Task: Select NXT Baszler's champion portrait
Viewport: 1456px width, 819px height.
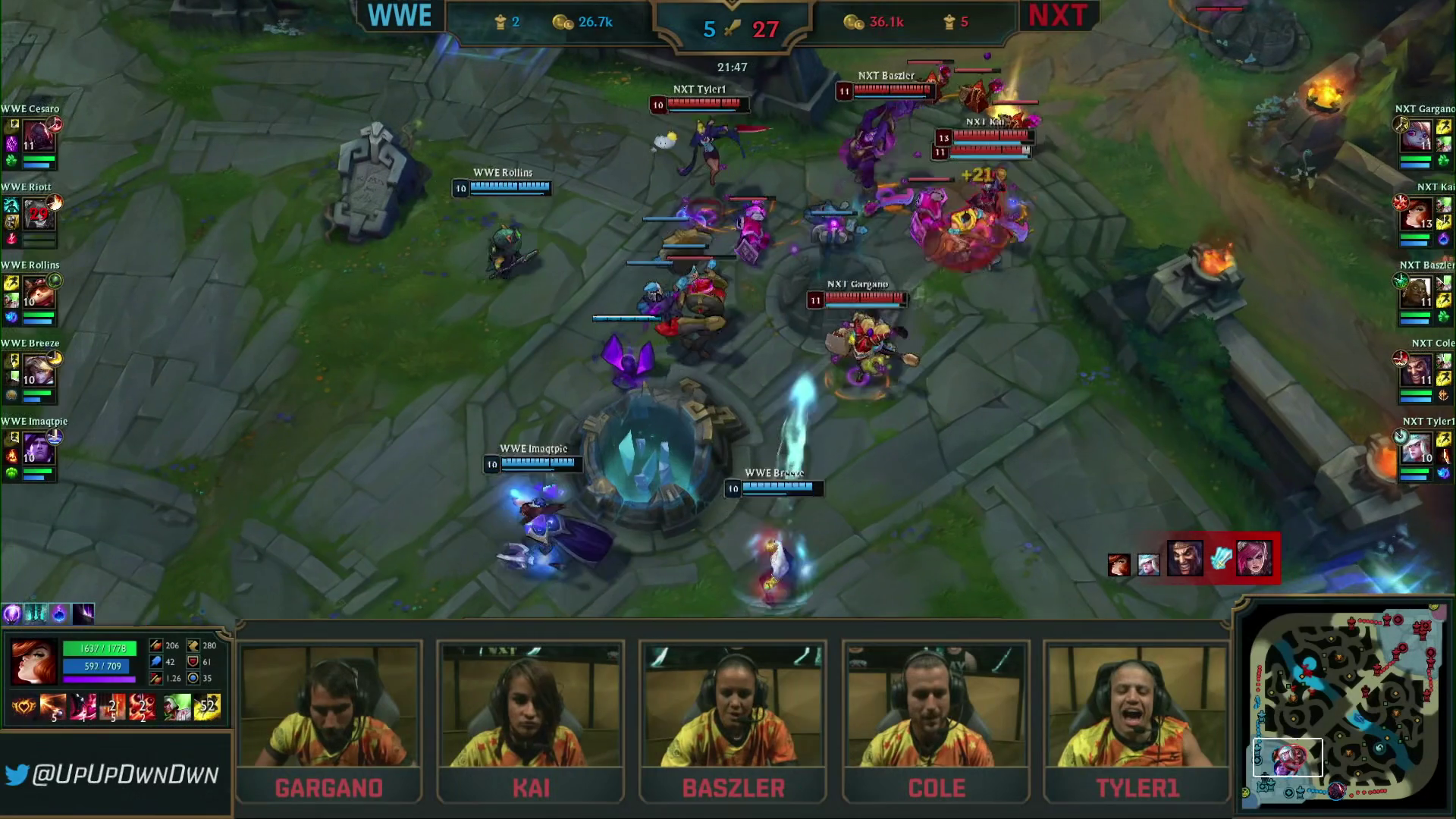Action: coord(1416,293)
